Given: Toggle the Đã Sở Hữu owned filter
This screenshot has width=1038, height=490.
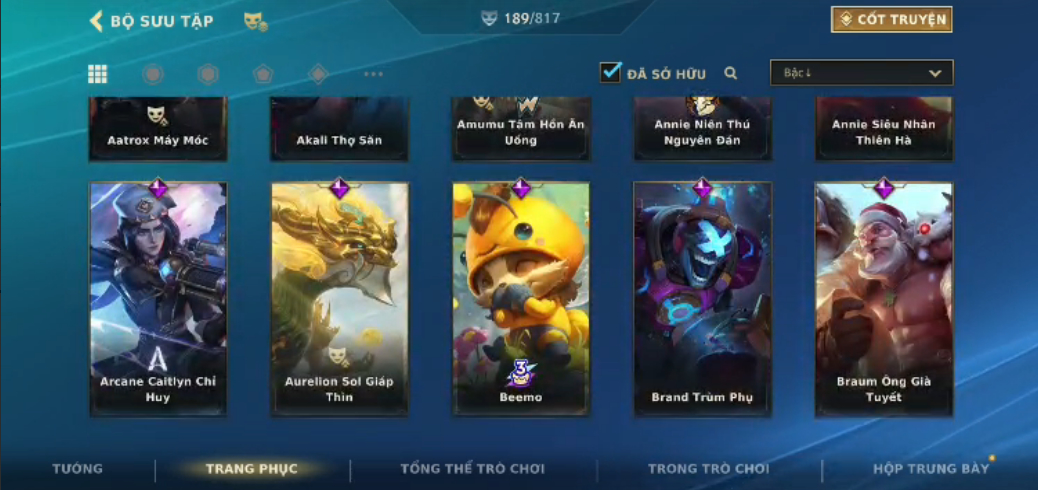Looking at the screenshot, I should 610,73.
